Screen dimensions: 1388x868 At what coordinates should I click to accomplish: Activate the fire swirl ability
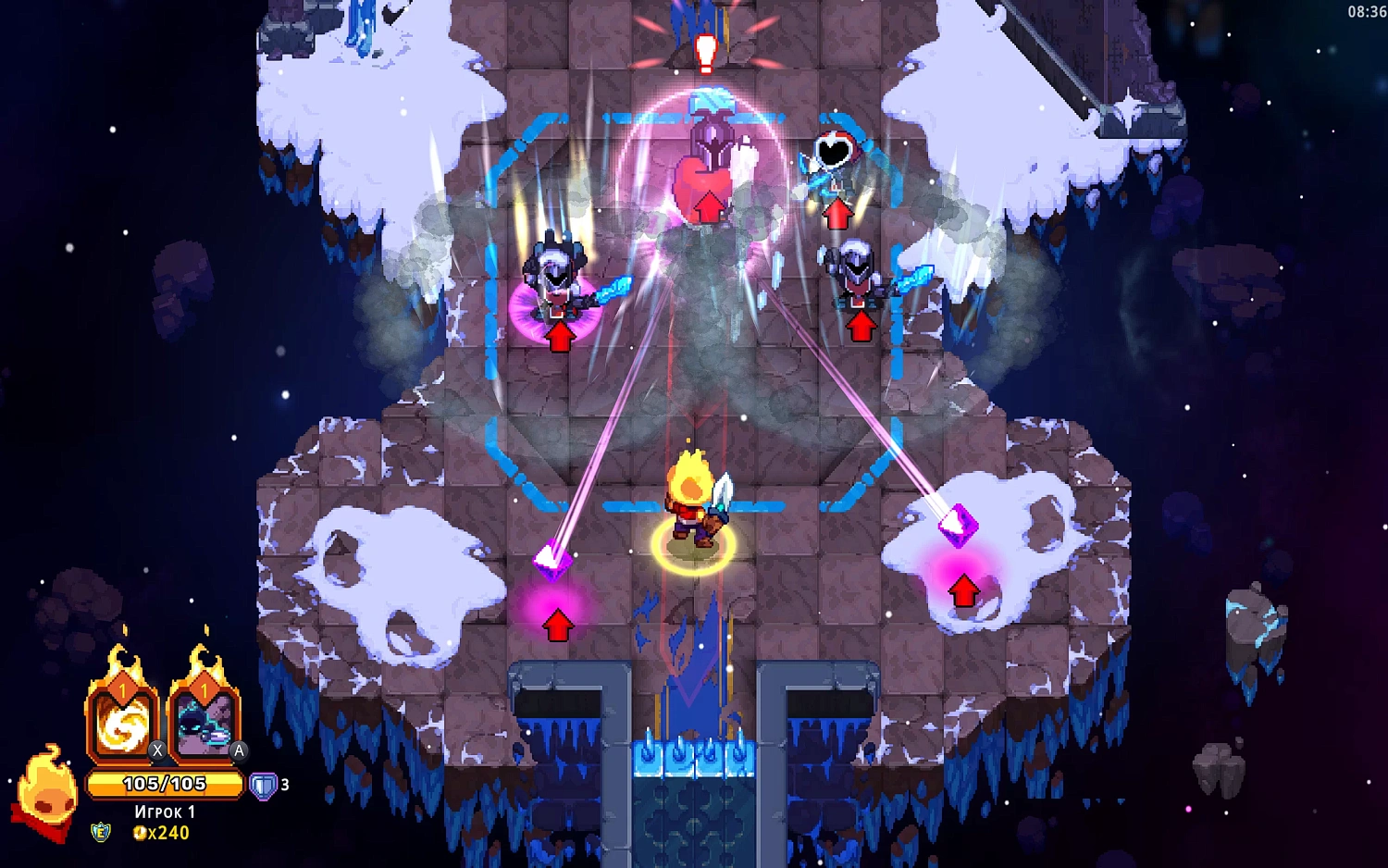pyautogui.click(x=122, y=723)
